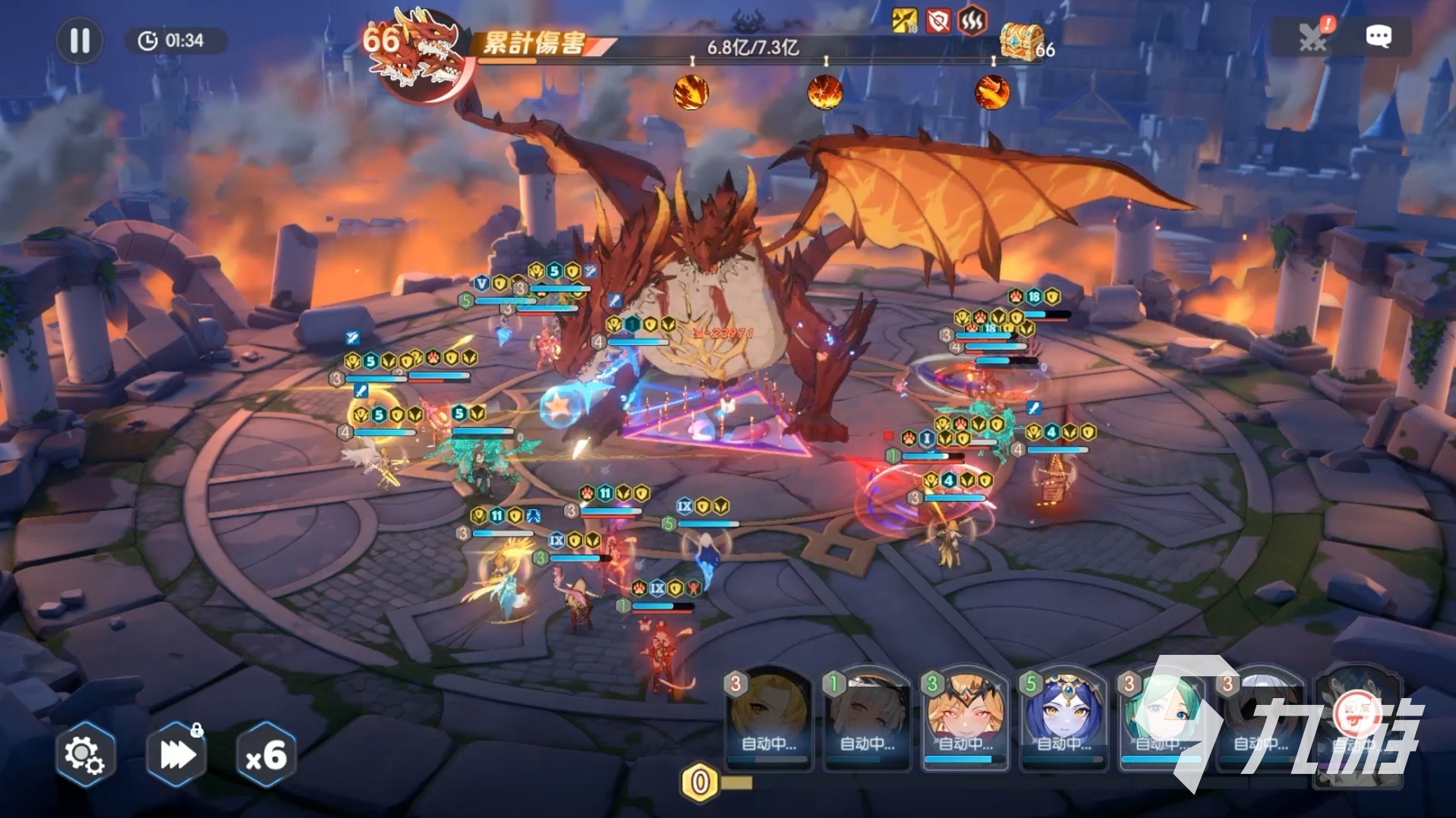Screen dimensions: 1456x818
Task: Tap the red dragon boss portrait
Action: pyautogui.click(x=420, y=53)
